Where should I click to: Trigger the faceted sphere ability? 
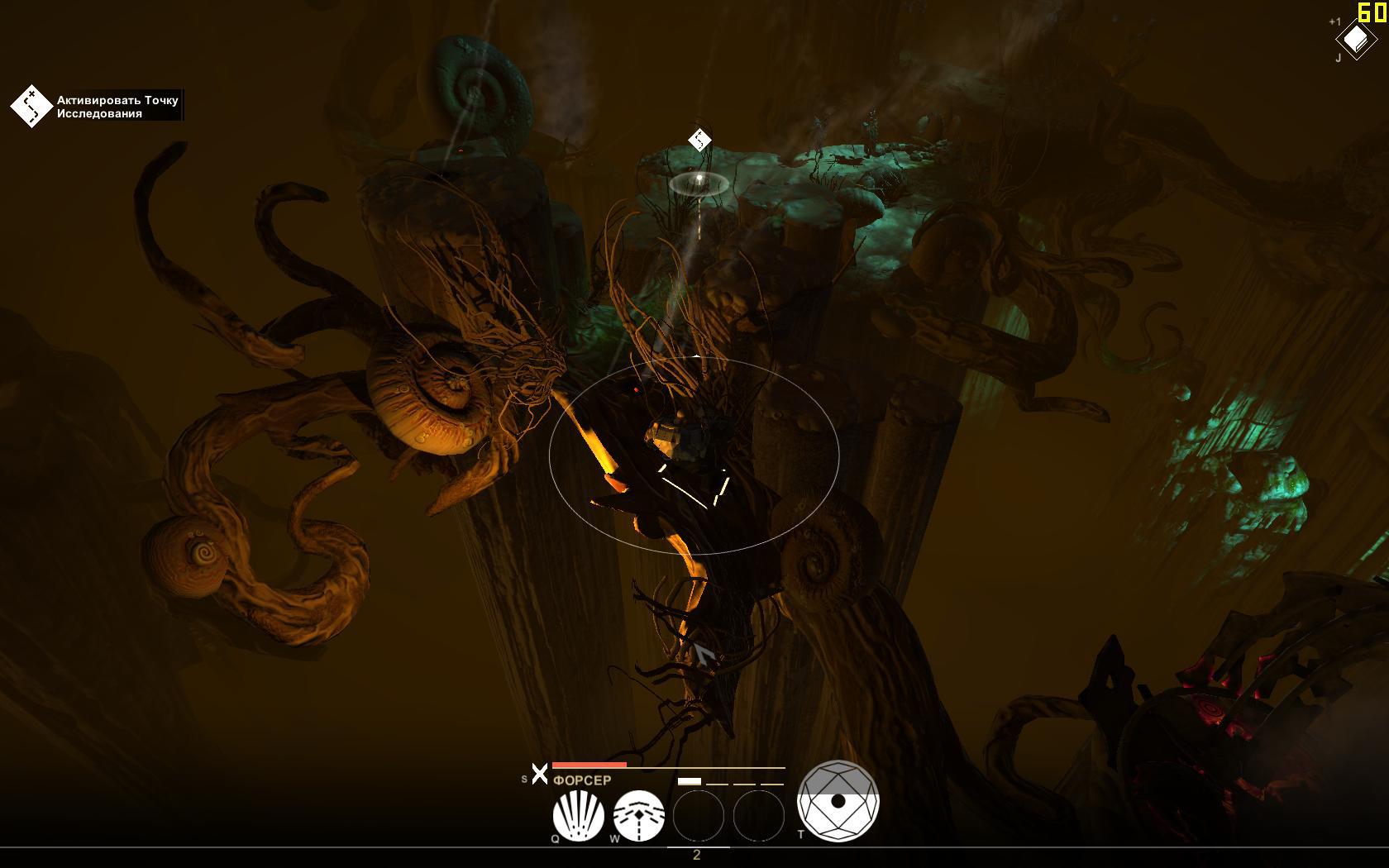click(x=838, y=800)
